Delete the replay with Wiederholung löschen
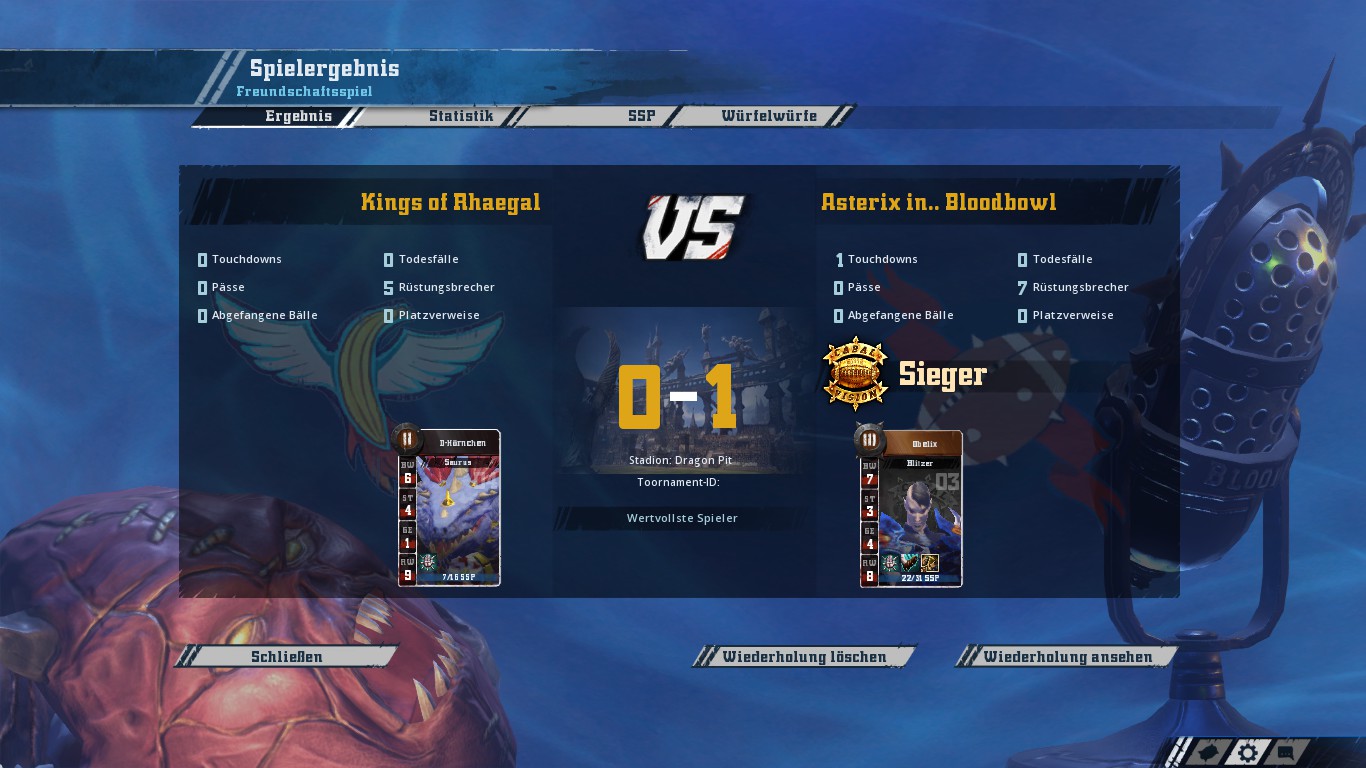Screen dimensions: 1366x768 [804, 657]
